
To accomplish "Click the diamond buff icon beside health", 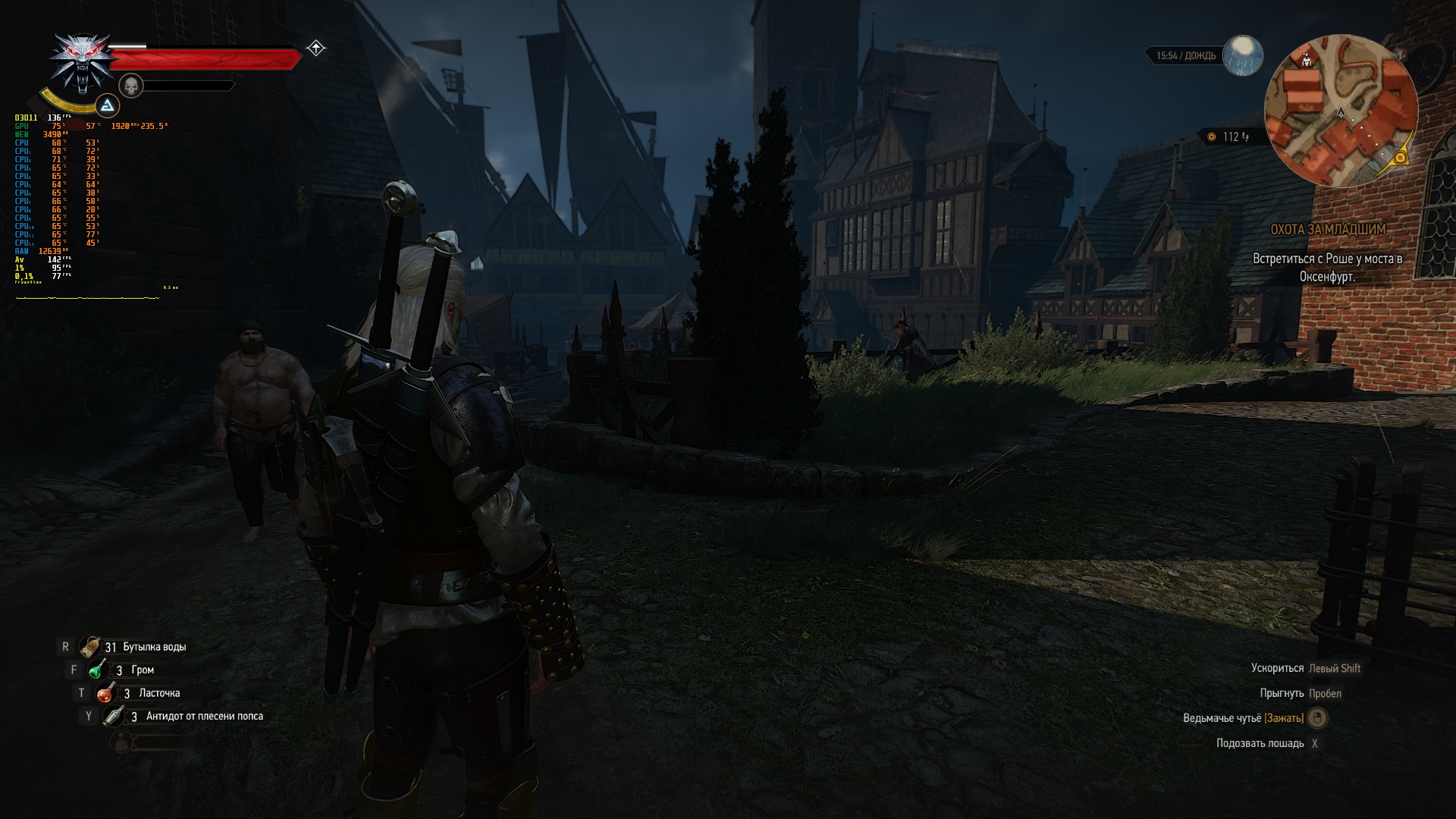I will 316,49.
